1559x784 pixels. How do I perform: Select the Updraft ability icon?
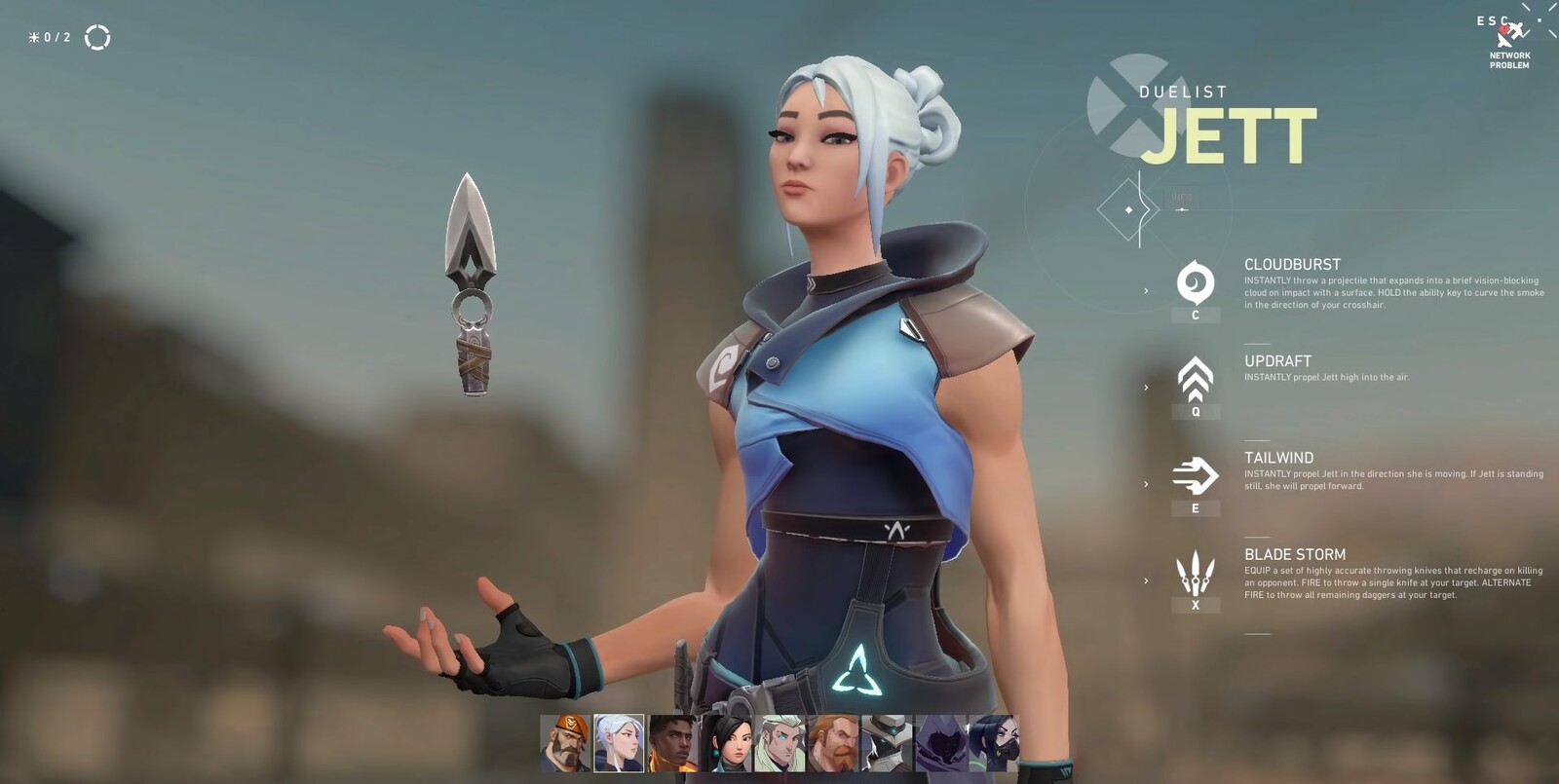coord(1195,380)
